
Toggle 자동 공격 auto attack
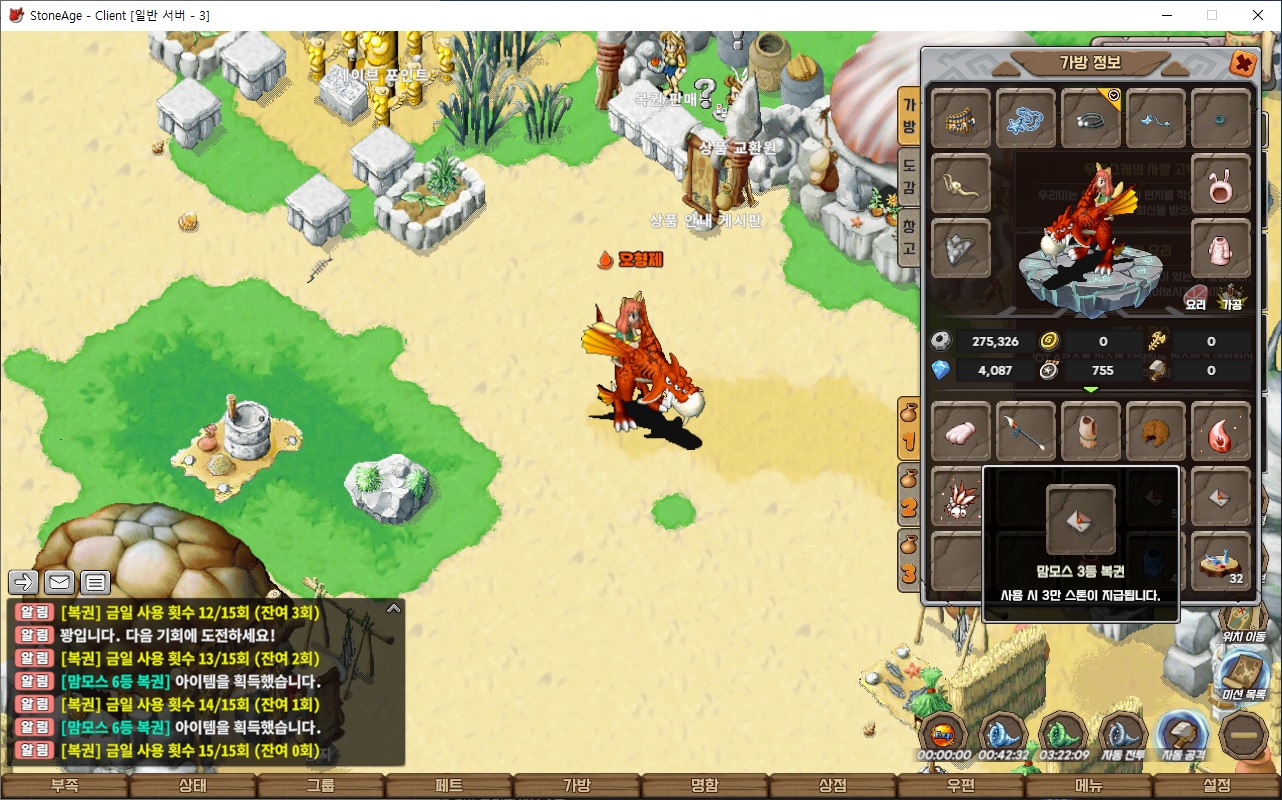1183,736
